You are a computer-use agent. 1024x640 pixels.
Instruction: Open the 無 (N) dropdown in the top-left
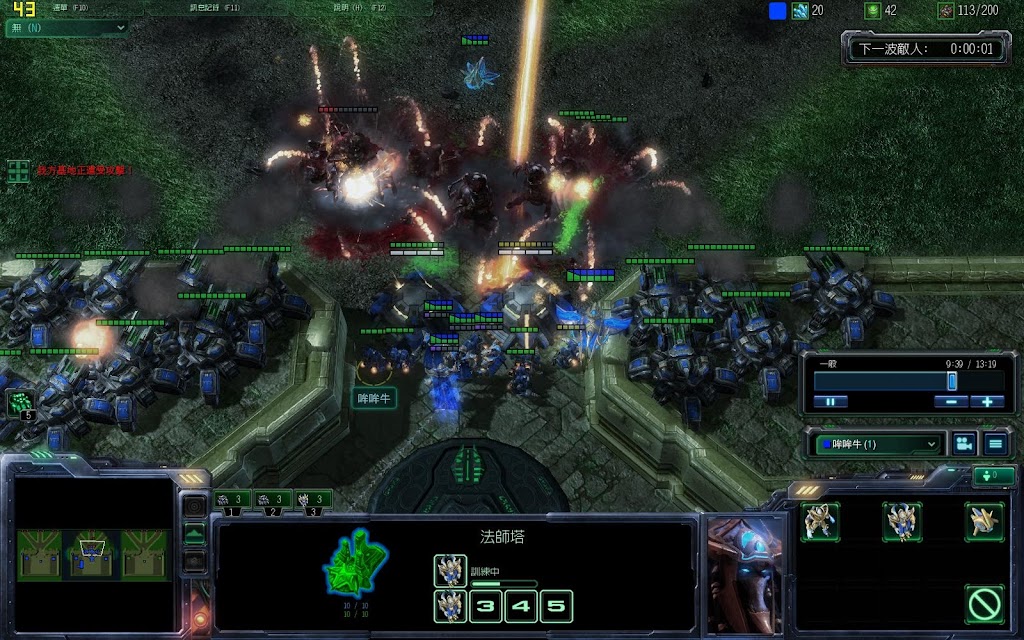pyautogui.click(x=67, y=27)
